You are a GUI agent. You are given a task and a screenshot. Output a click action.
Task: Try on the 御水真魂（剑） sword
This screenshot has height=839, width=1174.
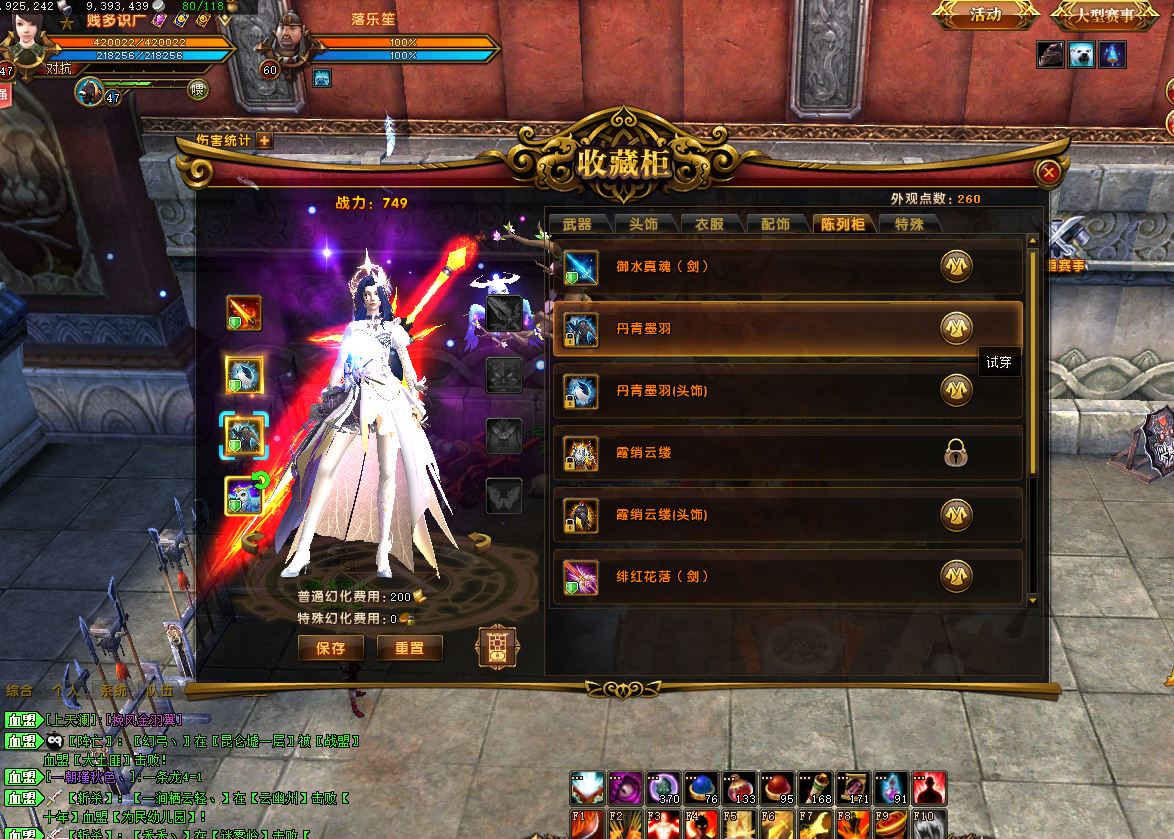957,267
